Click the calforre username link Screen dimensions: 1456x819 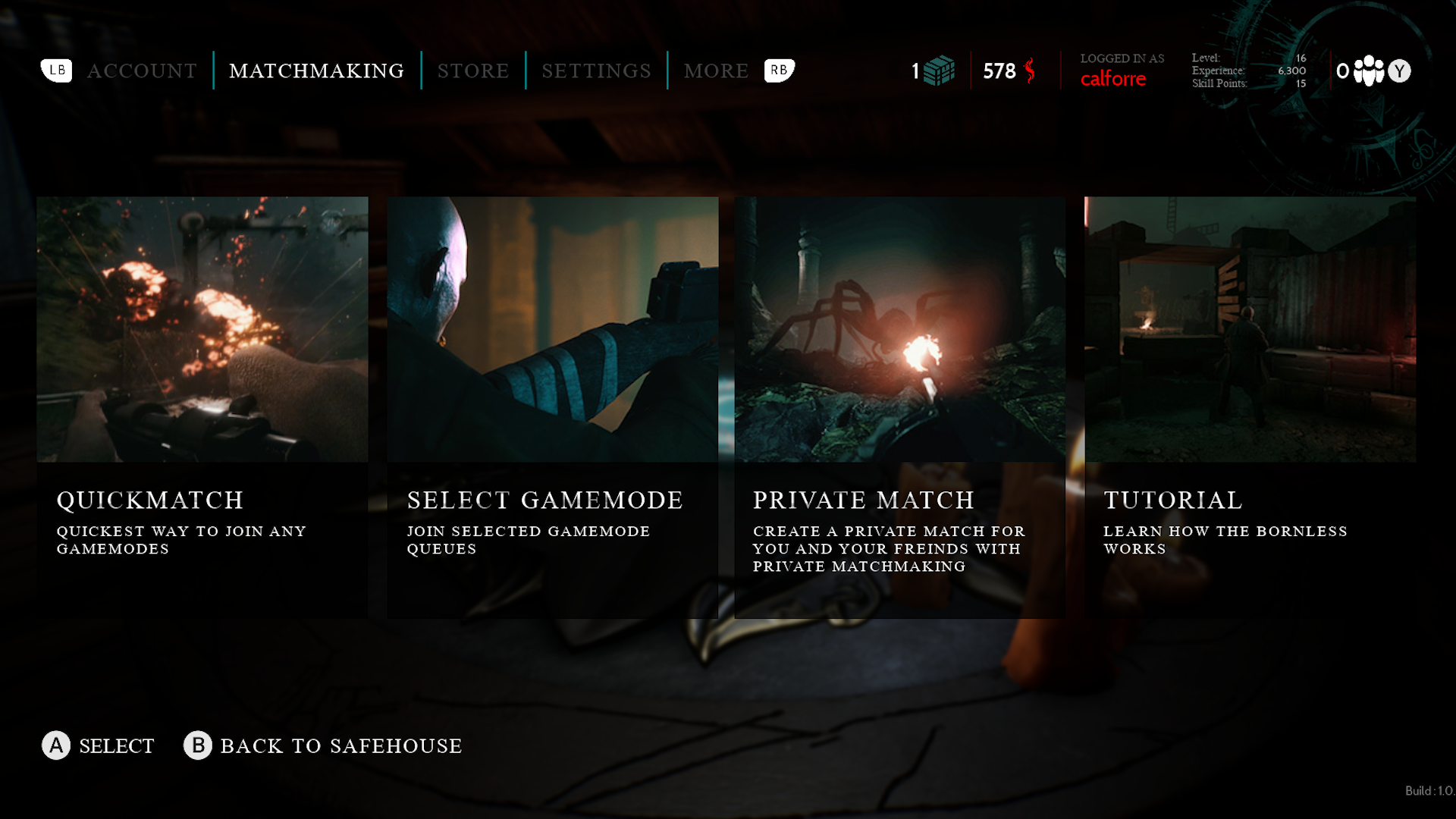click(1112, 79)
